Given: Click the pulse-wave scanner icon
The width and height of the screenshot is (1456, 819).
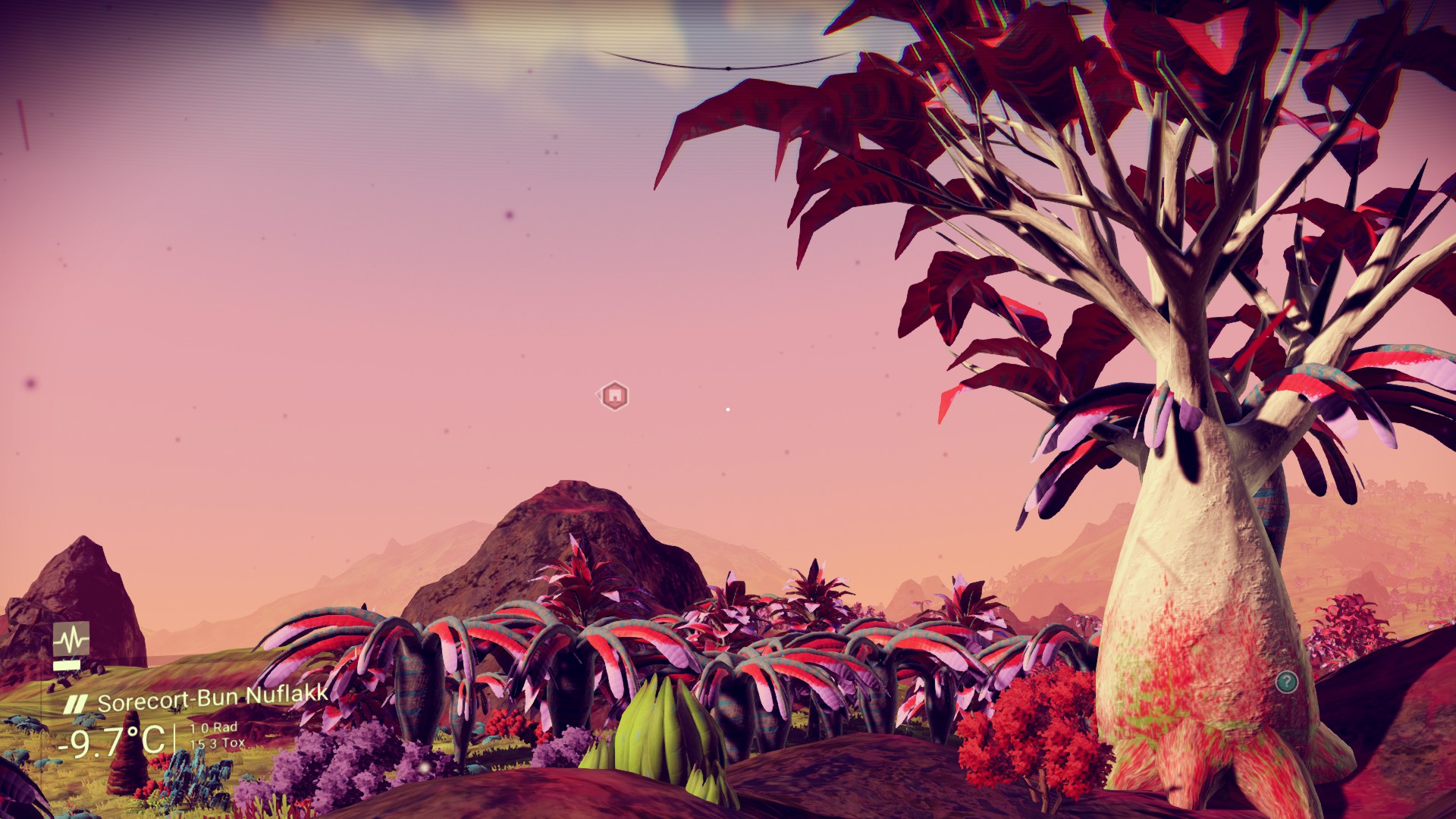Looking at the screenshot, I should (x=71, y=639).
